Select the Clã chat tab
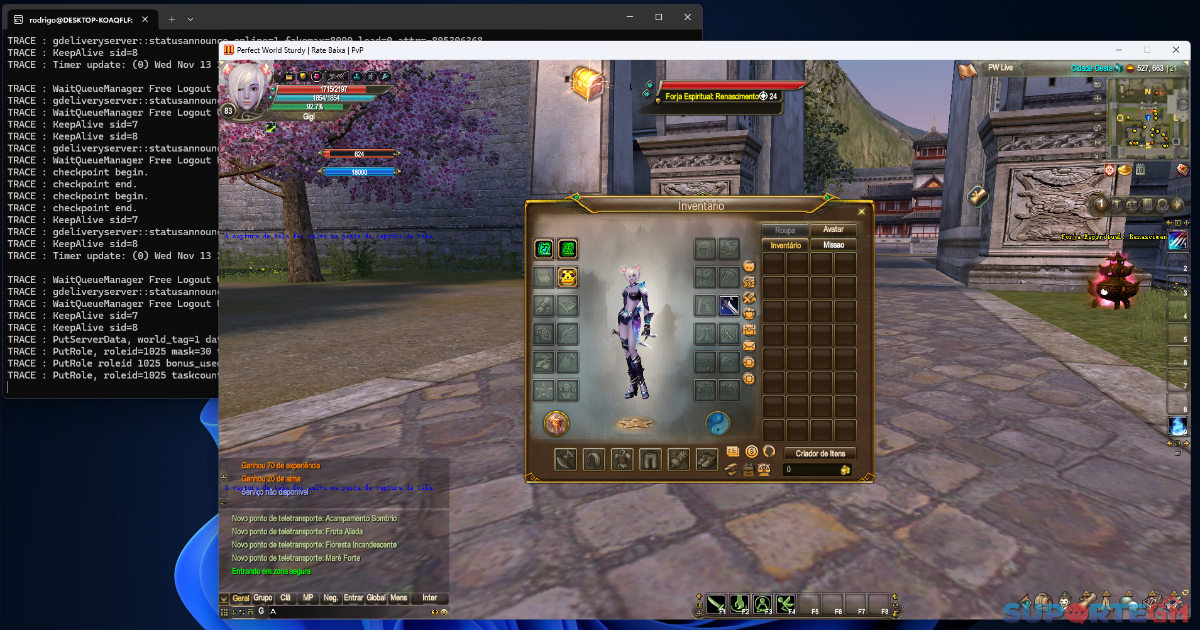The height and width of the screenshot is (630, 1200). click(286, 598)
